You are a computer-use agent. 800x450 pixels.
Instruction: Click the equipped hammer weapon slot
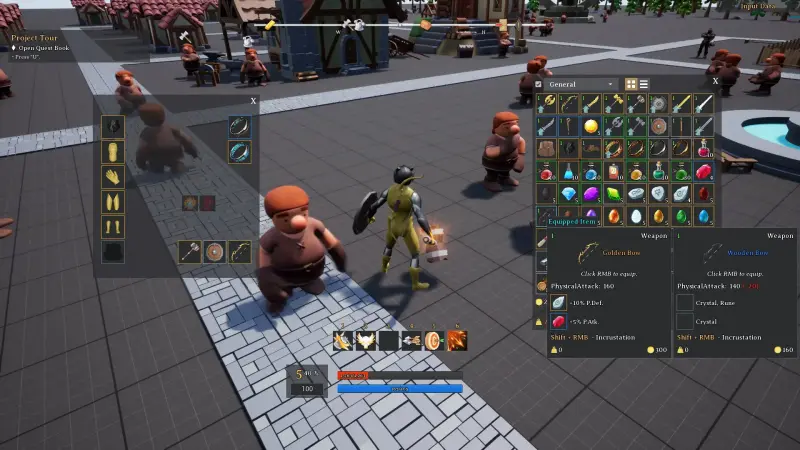point(190,251)
